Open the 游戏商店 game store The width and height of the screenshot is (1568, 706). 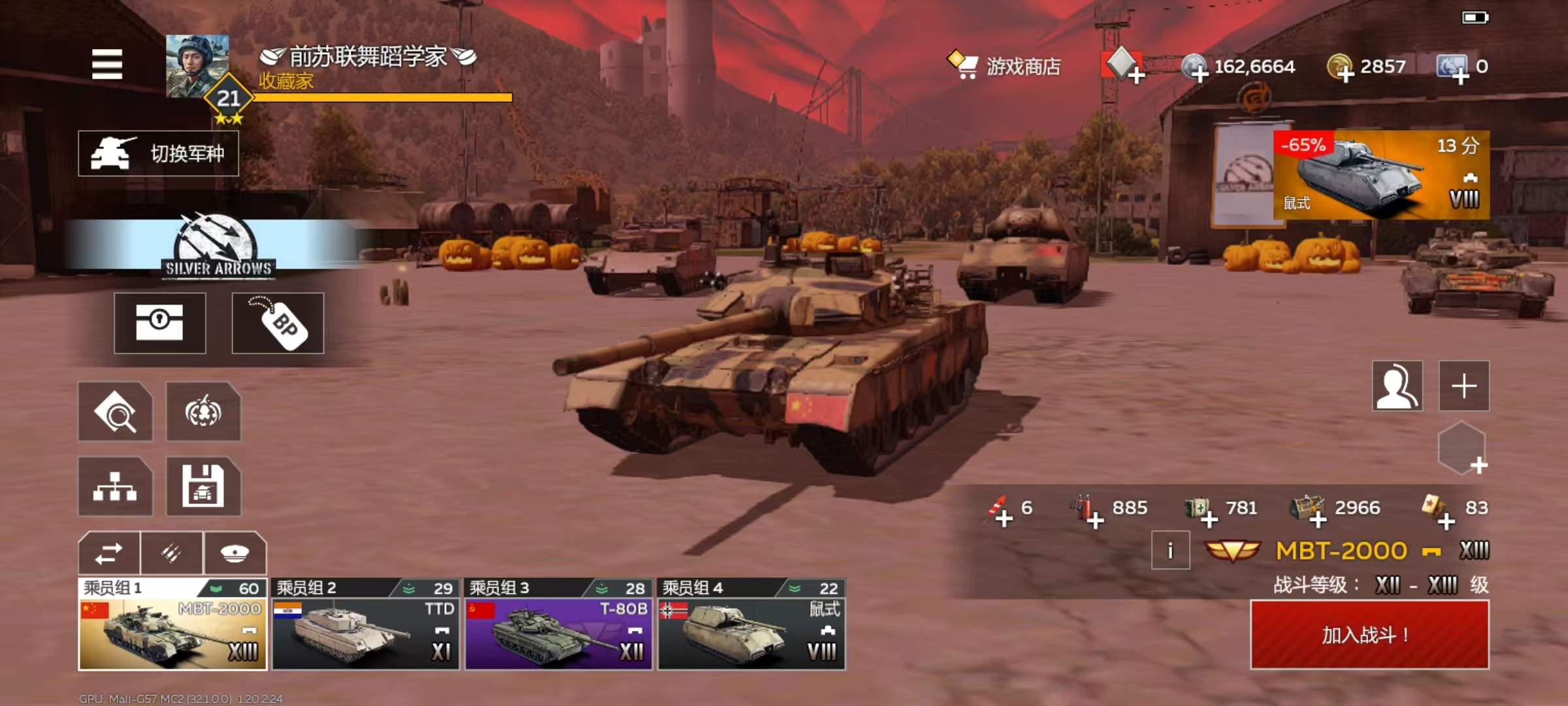coord(1005,66)
